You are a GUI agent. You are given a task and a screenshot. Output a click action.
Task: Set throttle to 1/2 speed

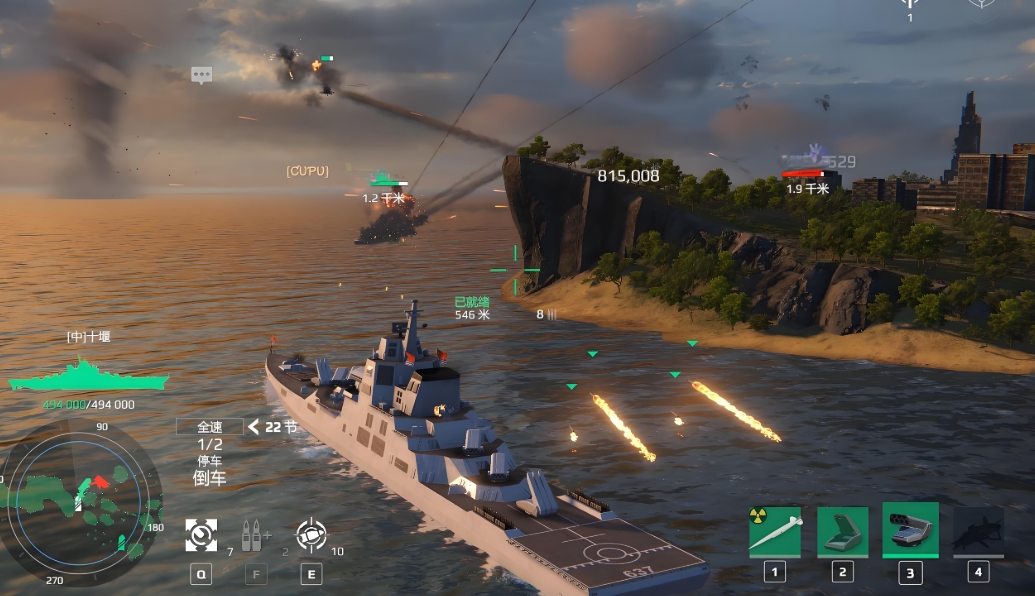210,444
